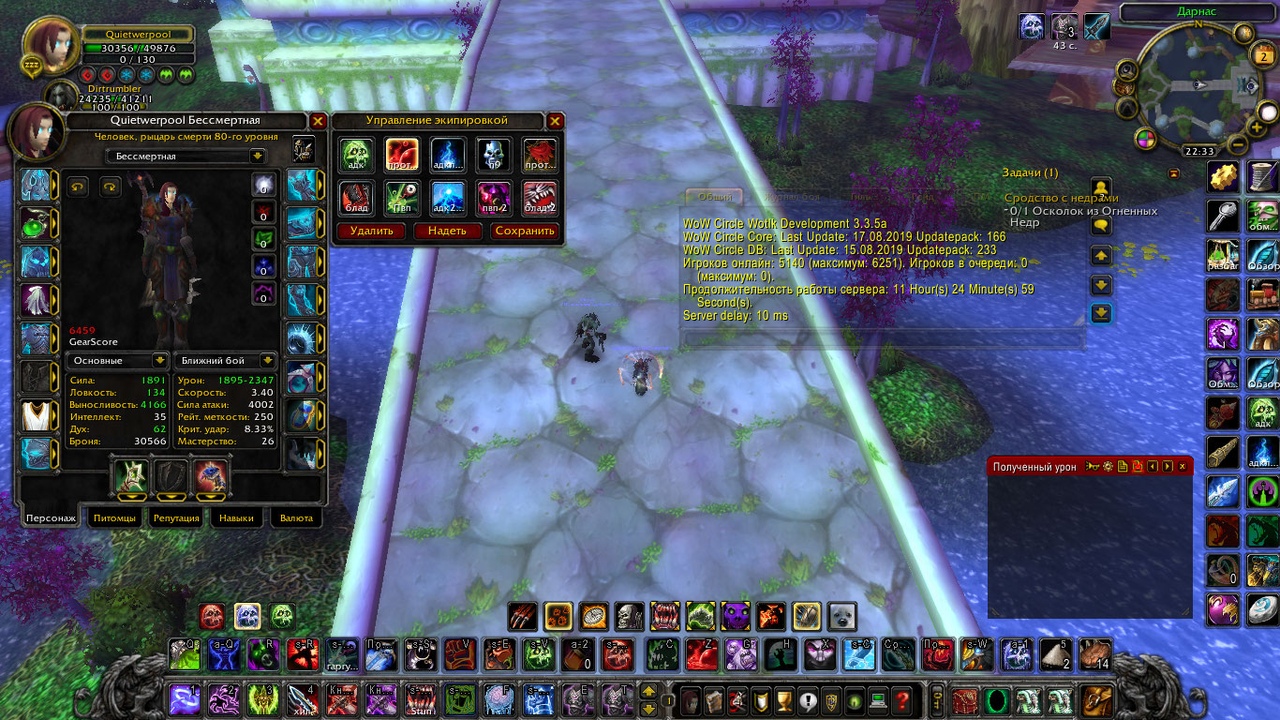Close the character sheet window
The image size is (1280, 720).
coord(318,121)
